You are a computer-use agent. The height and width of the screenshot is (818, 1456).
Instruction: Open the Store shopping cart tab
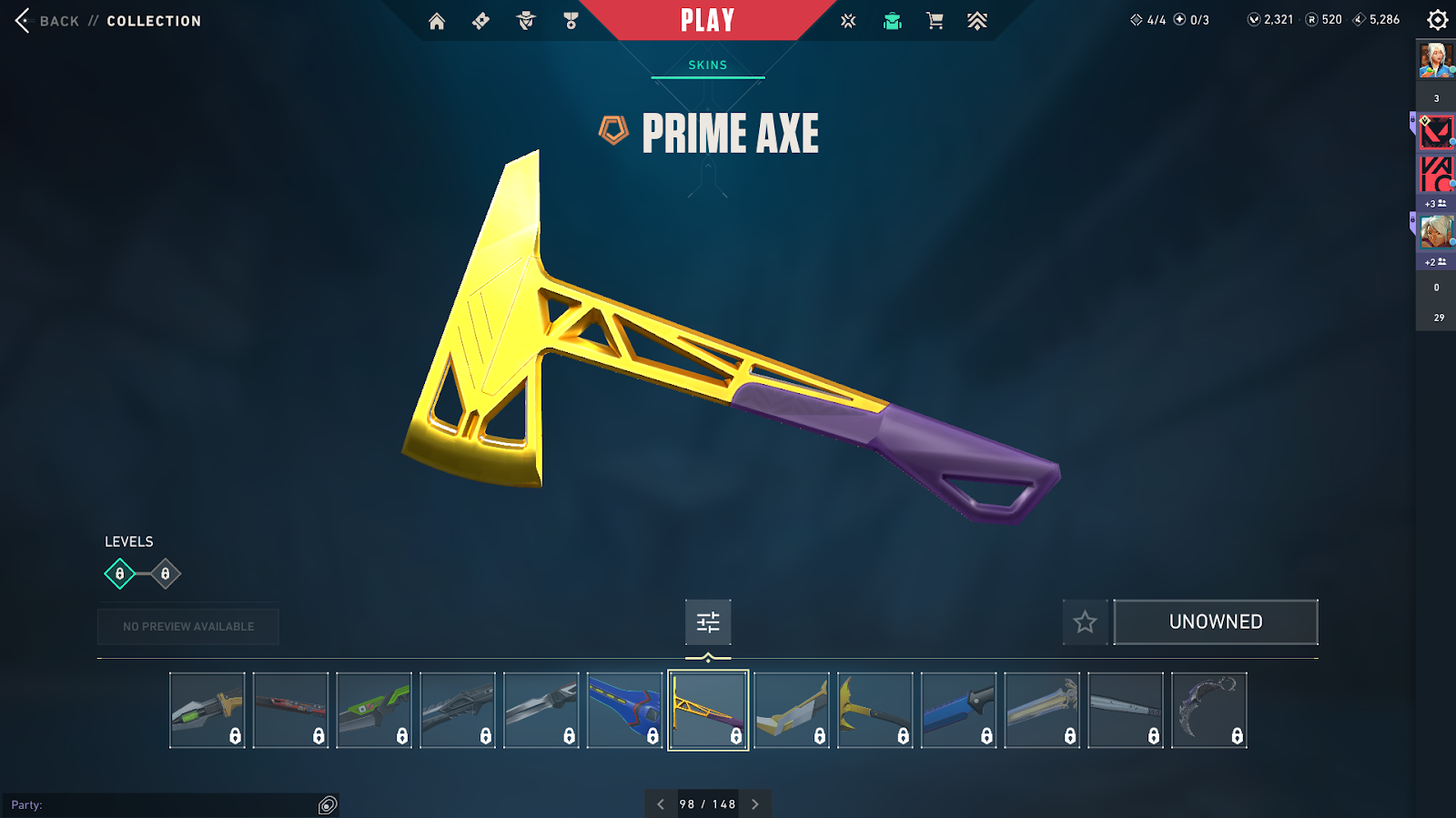(935, 21)
